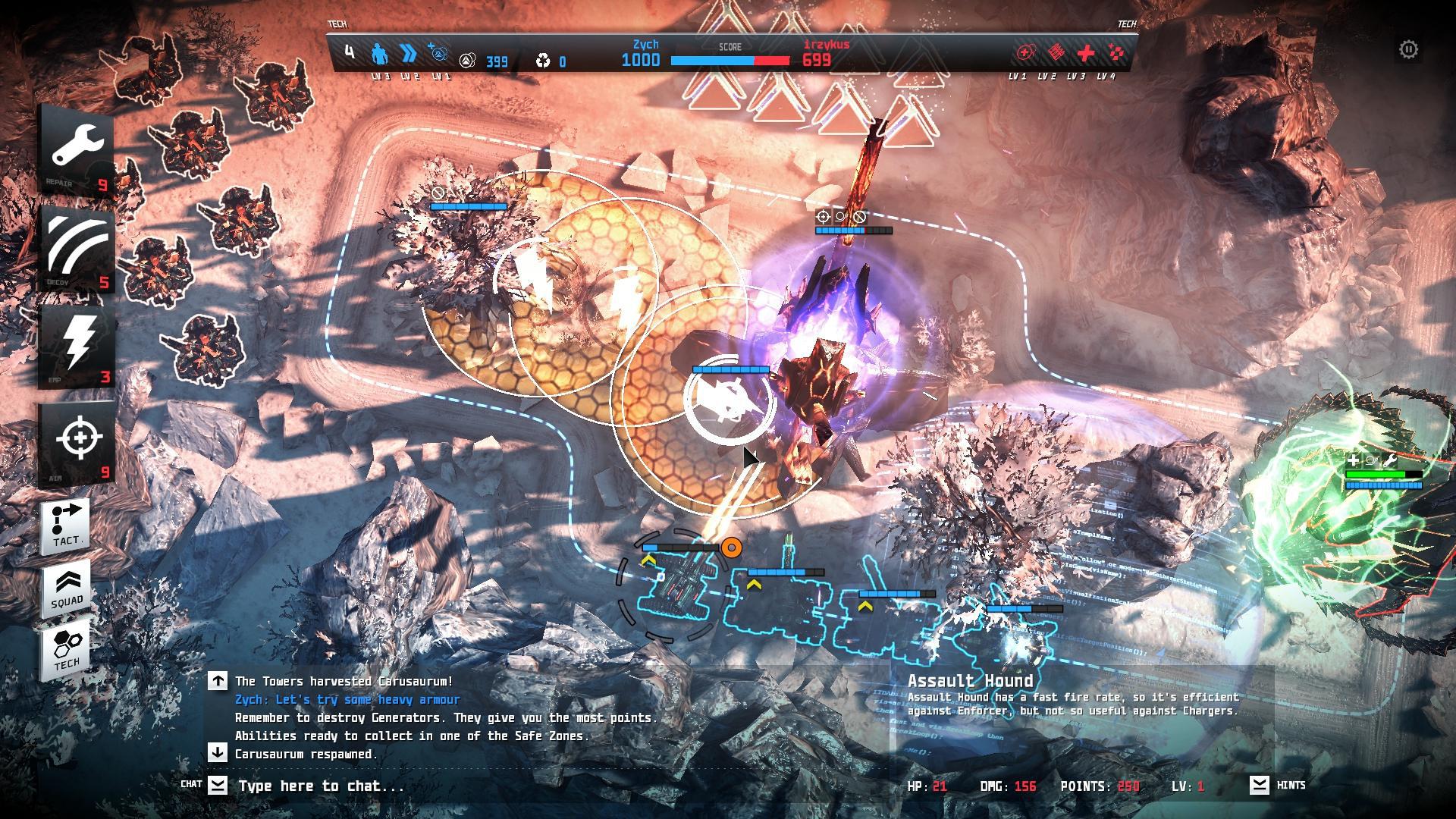Hide the Hints panel

pyautogui.click(x=1260, y=785)
